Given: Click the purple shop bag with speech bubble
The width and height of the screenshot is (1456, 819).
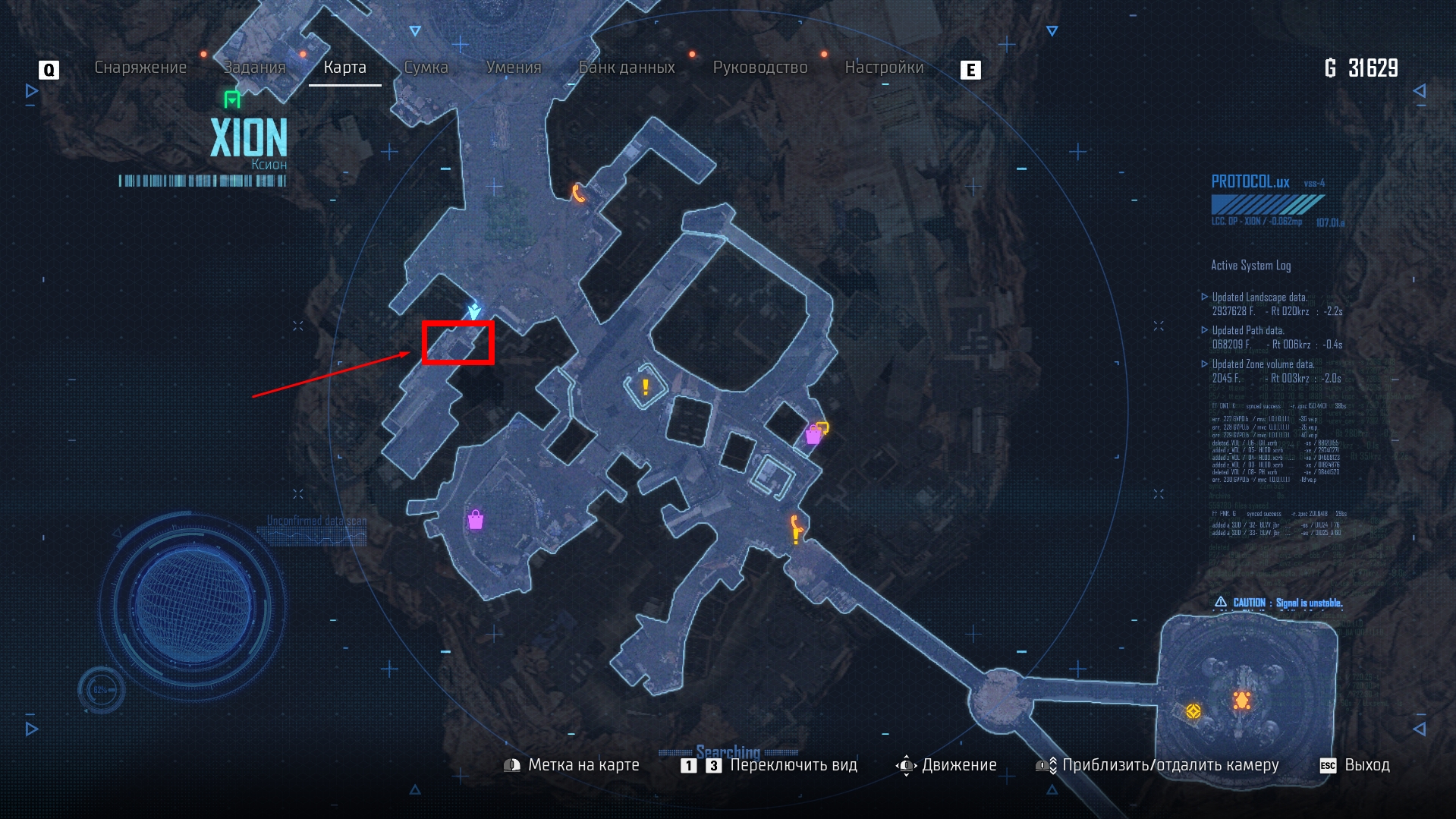Looking at the screenshot, I should point(816,433).
